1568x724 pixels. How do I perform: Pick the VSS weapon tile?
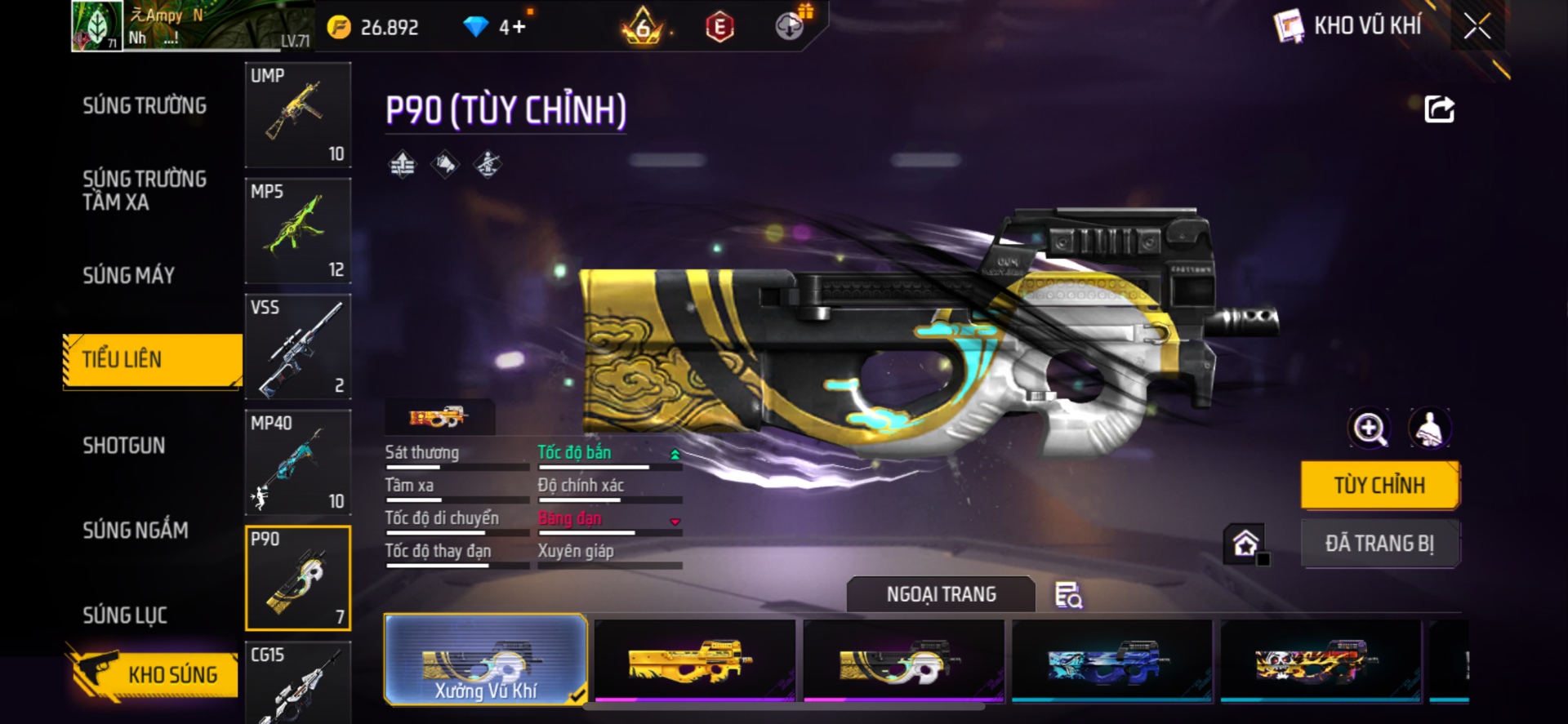point(298,347)
